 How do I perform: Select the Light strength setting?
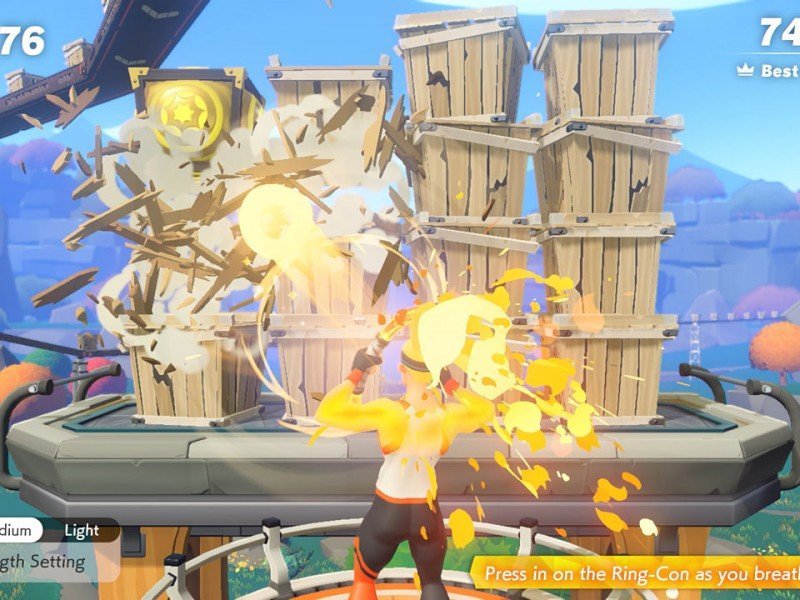click(82, 531)
